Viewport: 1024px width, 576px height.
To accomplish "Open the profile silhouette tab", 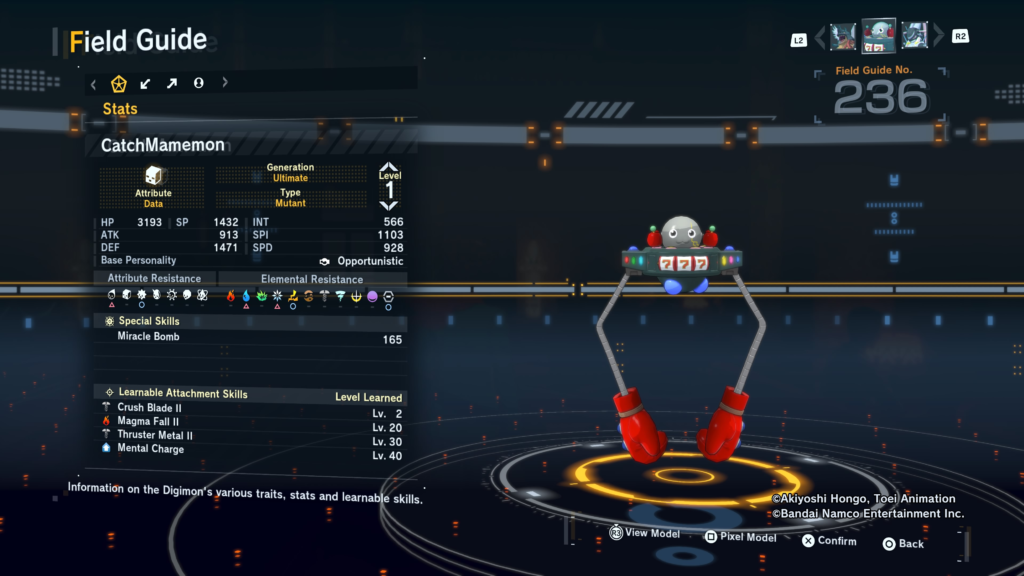I will pos(198,83).
